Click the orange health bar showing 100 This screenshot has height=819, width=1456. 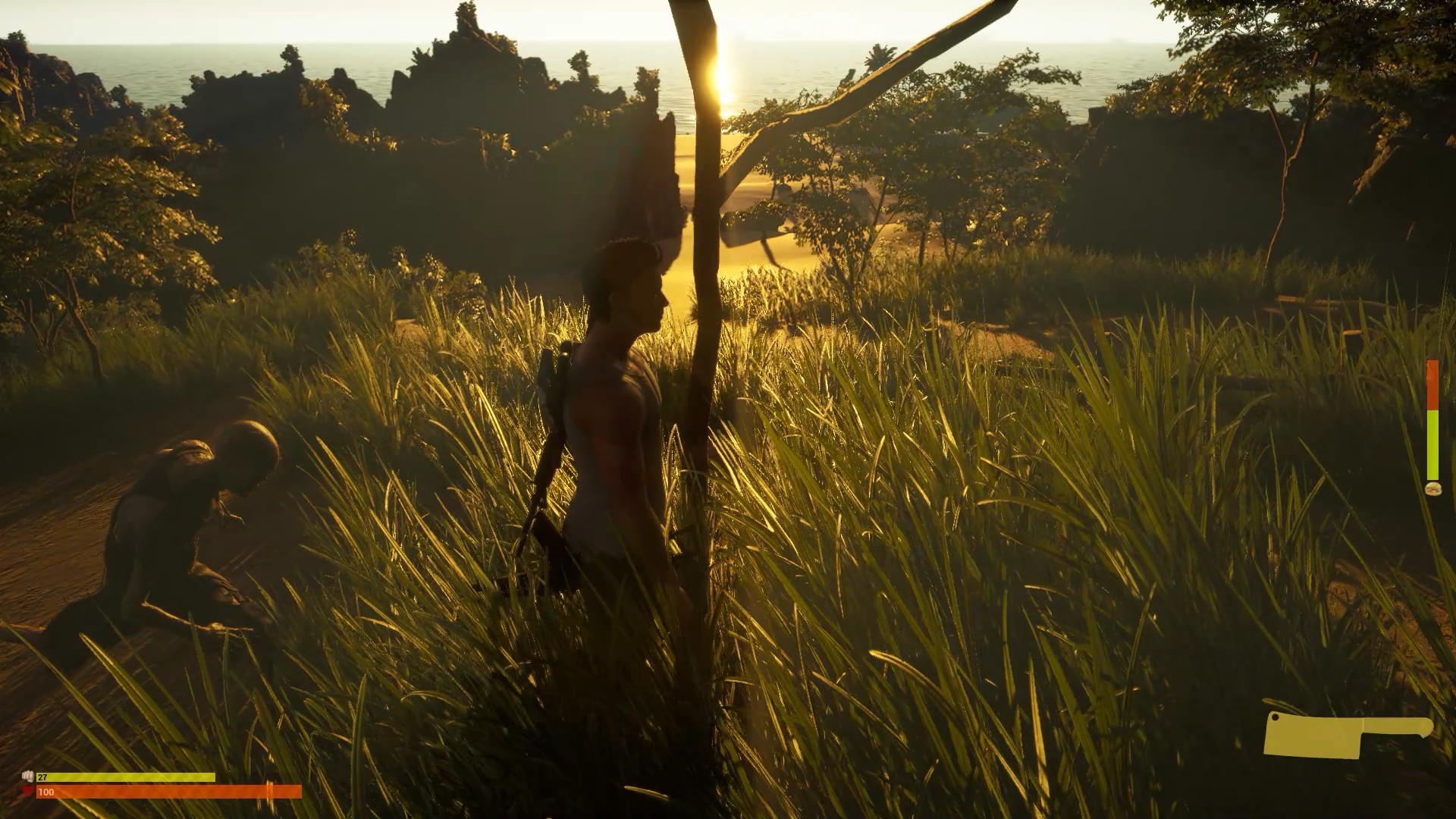click(167, 791)
